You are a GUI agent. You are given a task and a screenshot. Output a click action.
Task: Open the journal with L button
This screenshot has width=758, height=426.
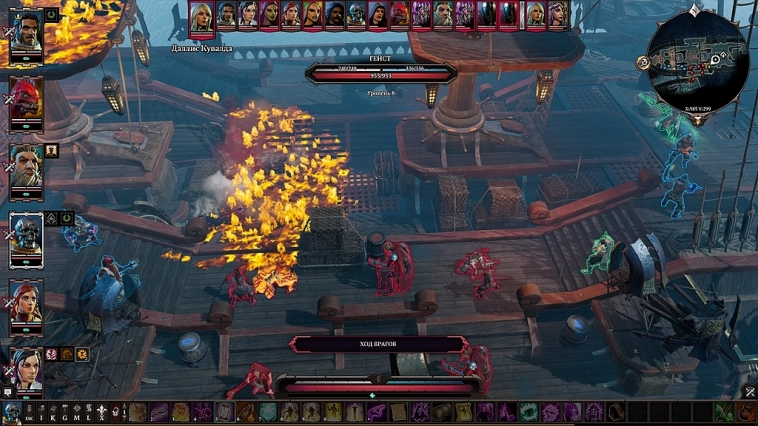coord(90,411)
